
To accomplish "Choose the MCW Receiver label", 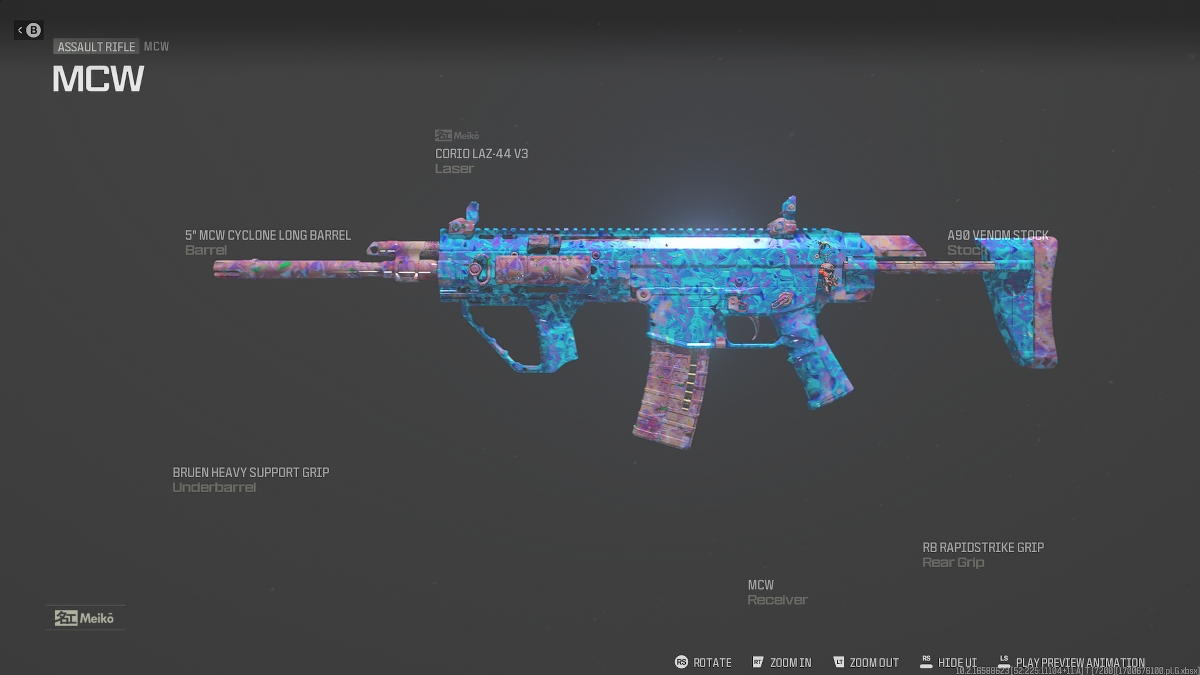I will (x=761, y=585).
